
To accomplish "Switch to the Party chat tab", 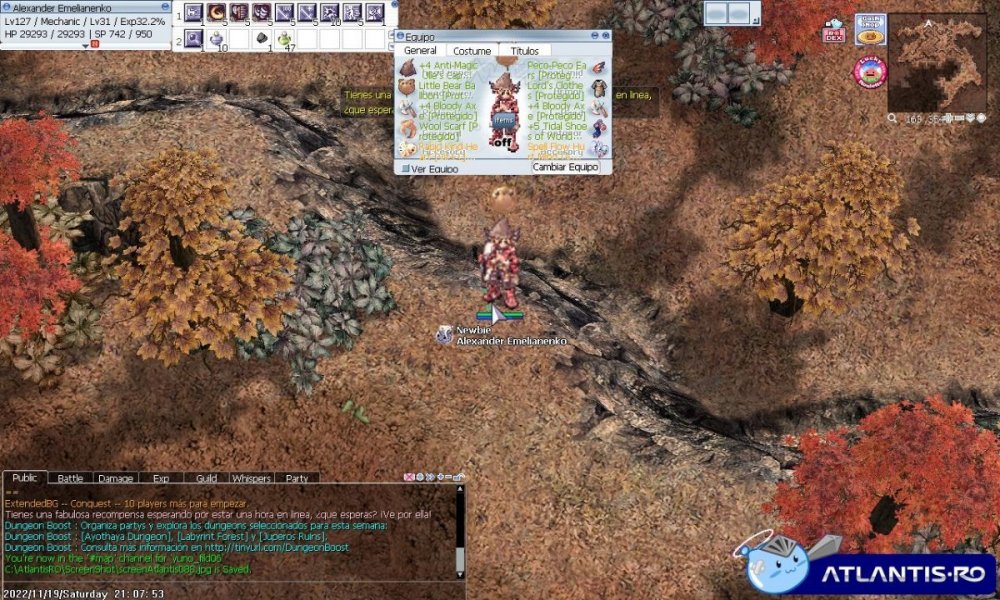I will point(297,478).
